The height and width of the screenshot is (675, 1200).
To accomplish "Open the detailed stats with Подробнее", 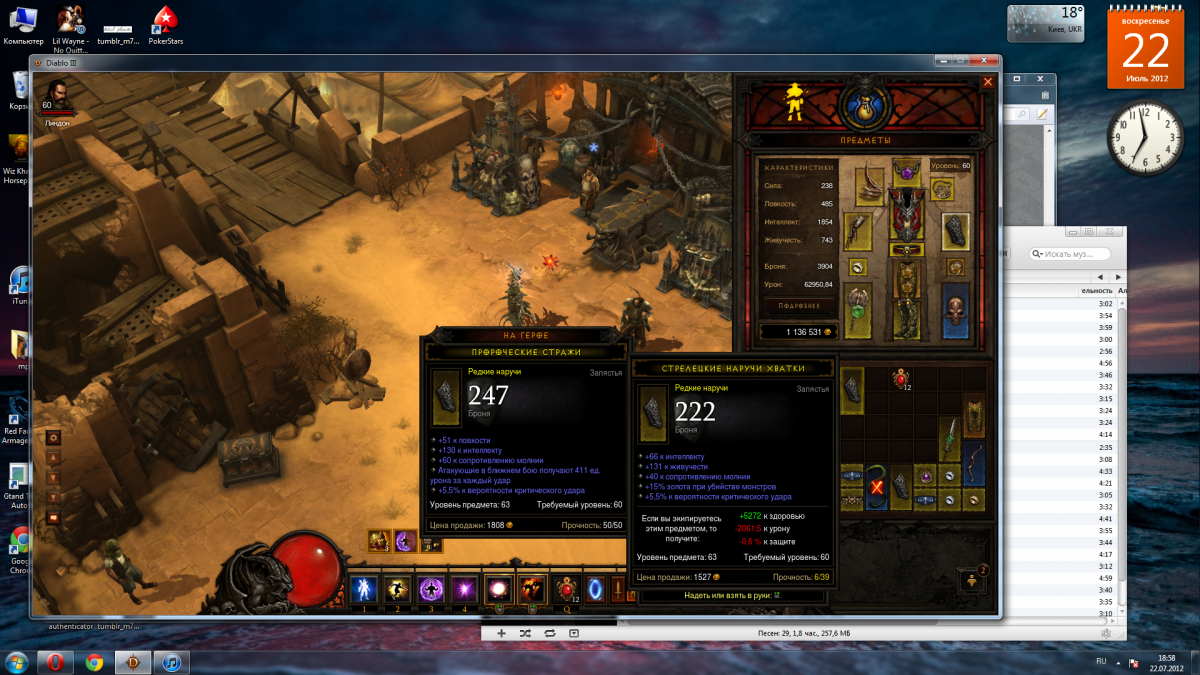I will 799,306.
